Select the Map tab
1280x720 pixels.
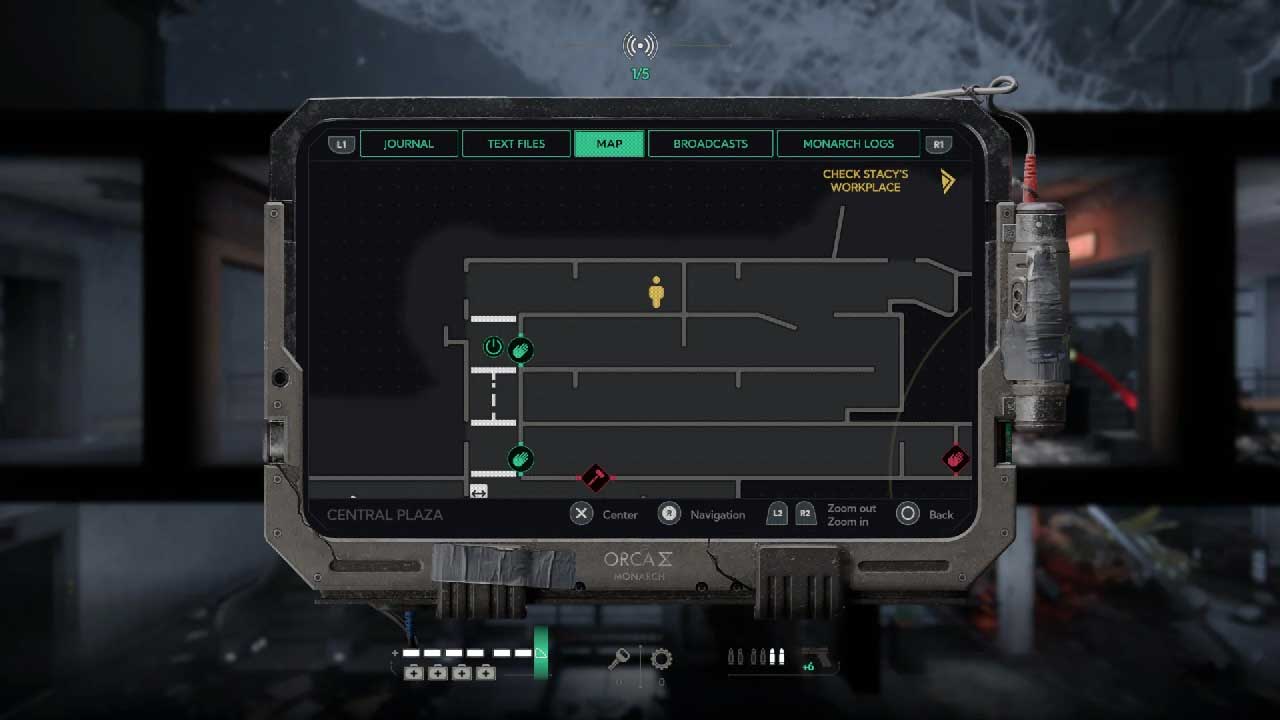pyautogui.click(x=609, y=144)
